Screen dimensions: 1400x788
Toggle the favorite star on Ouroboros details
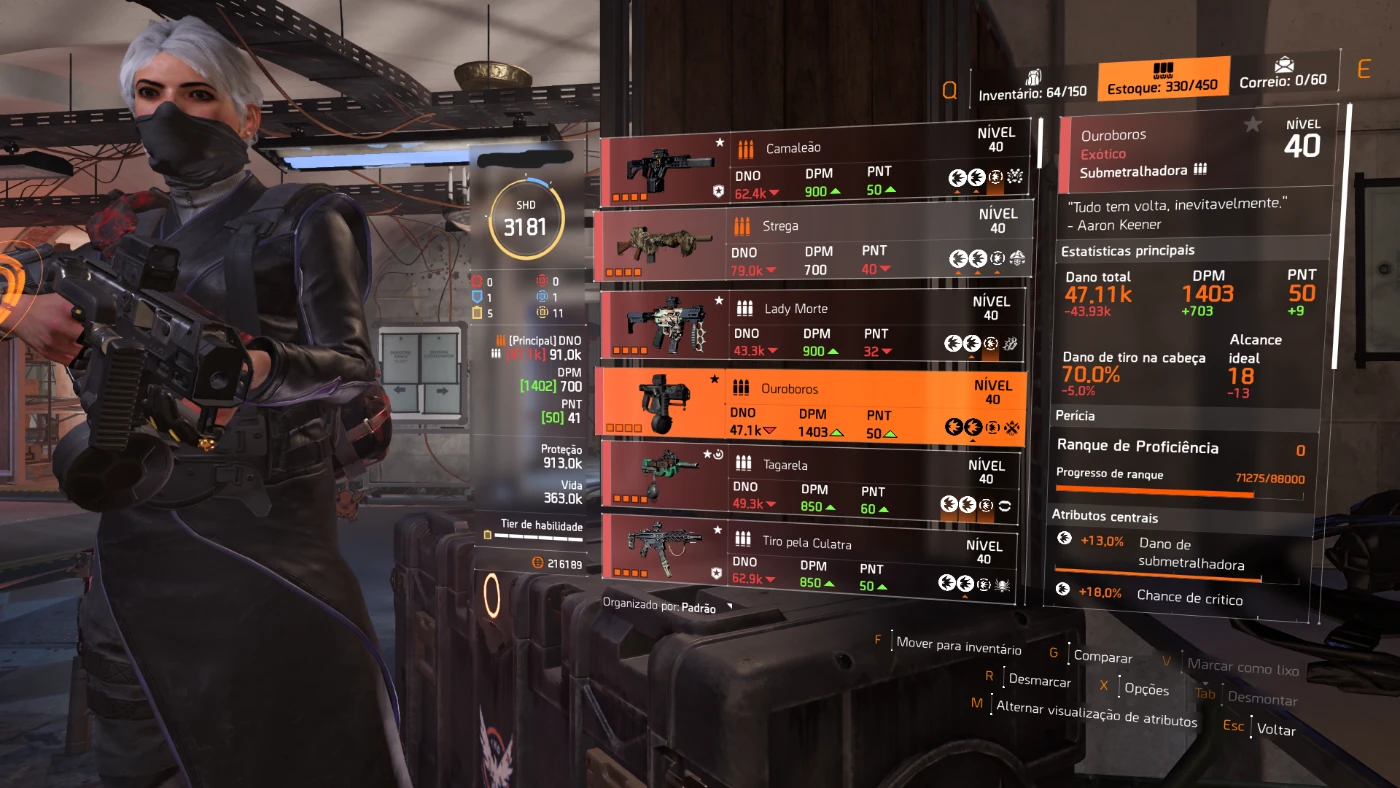pos(1252,125)
